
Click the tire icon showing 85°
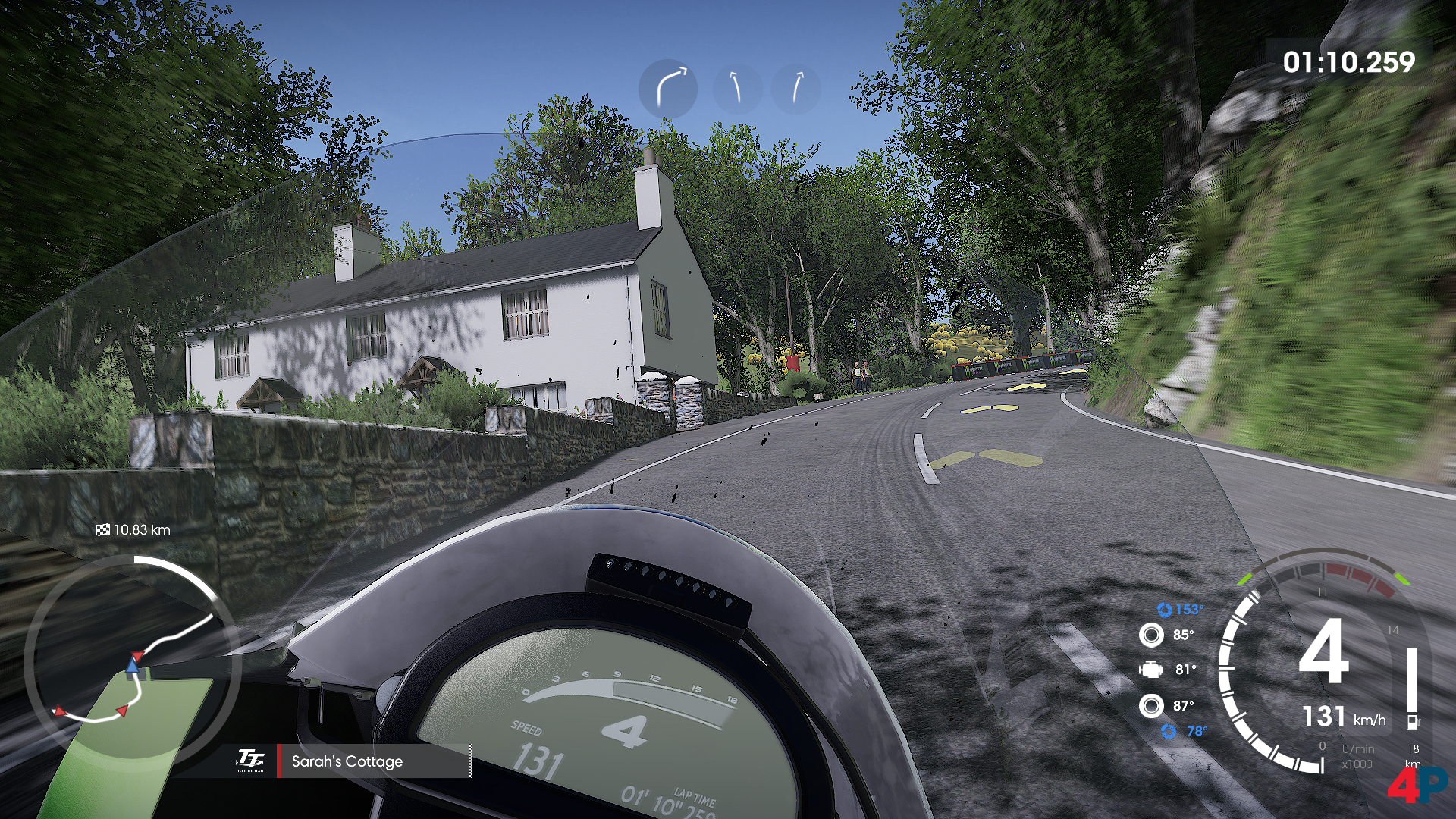coord(1151,635)
